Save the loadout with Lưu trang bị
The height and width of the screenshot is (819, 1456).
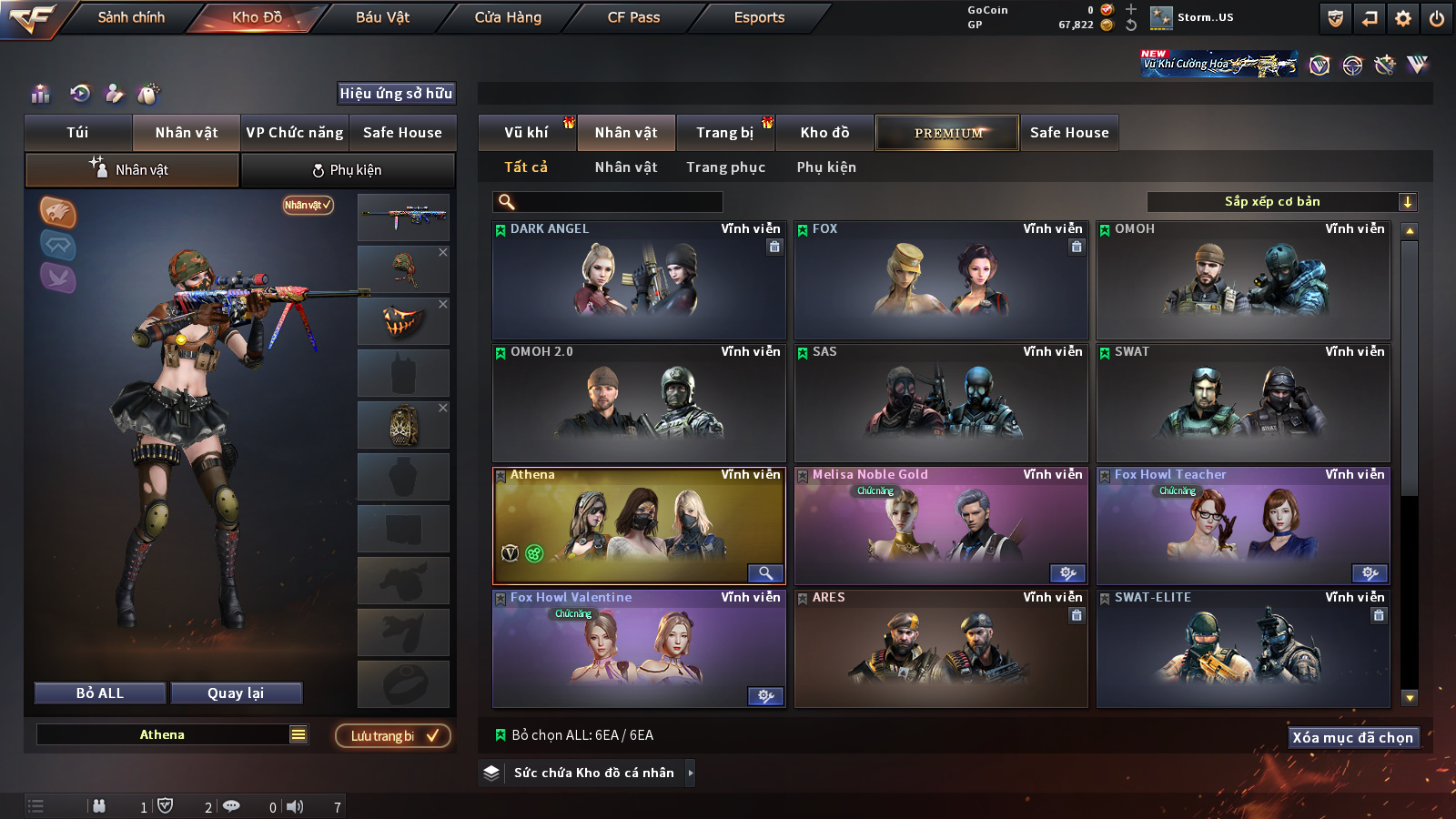click(393, 736)
